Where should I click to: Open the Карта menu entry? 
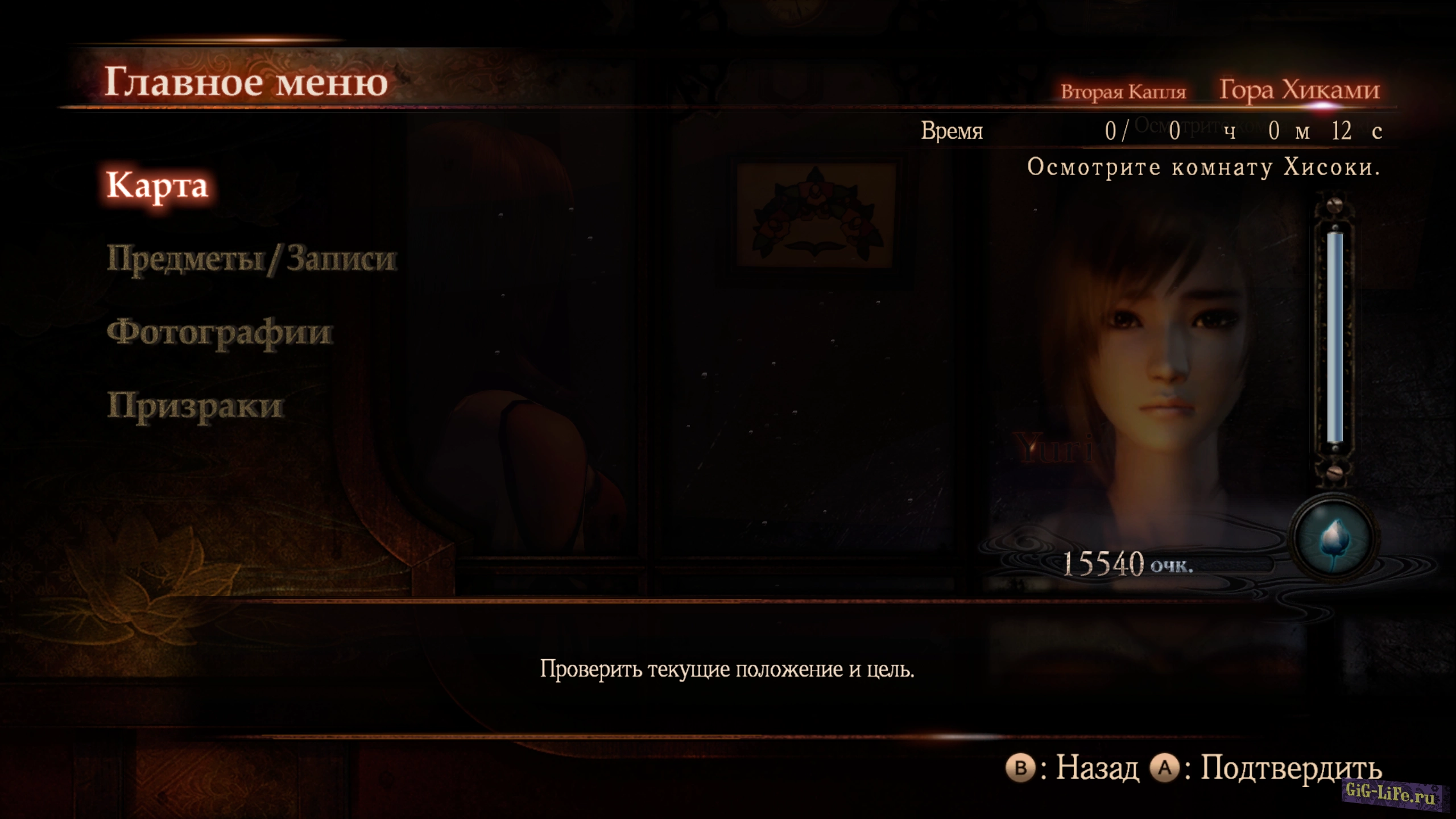pos(158,186)
